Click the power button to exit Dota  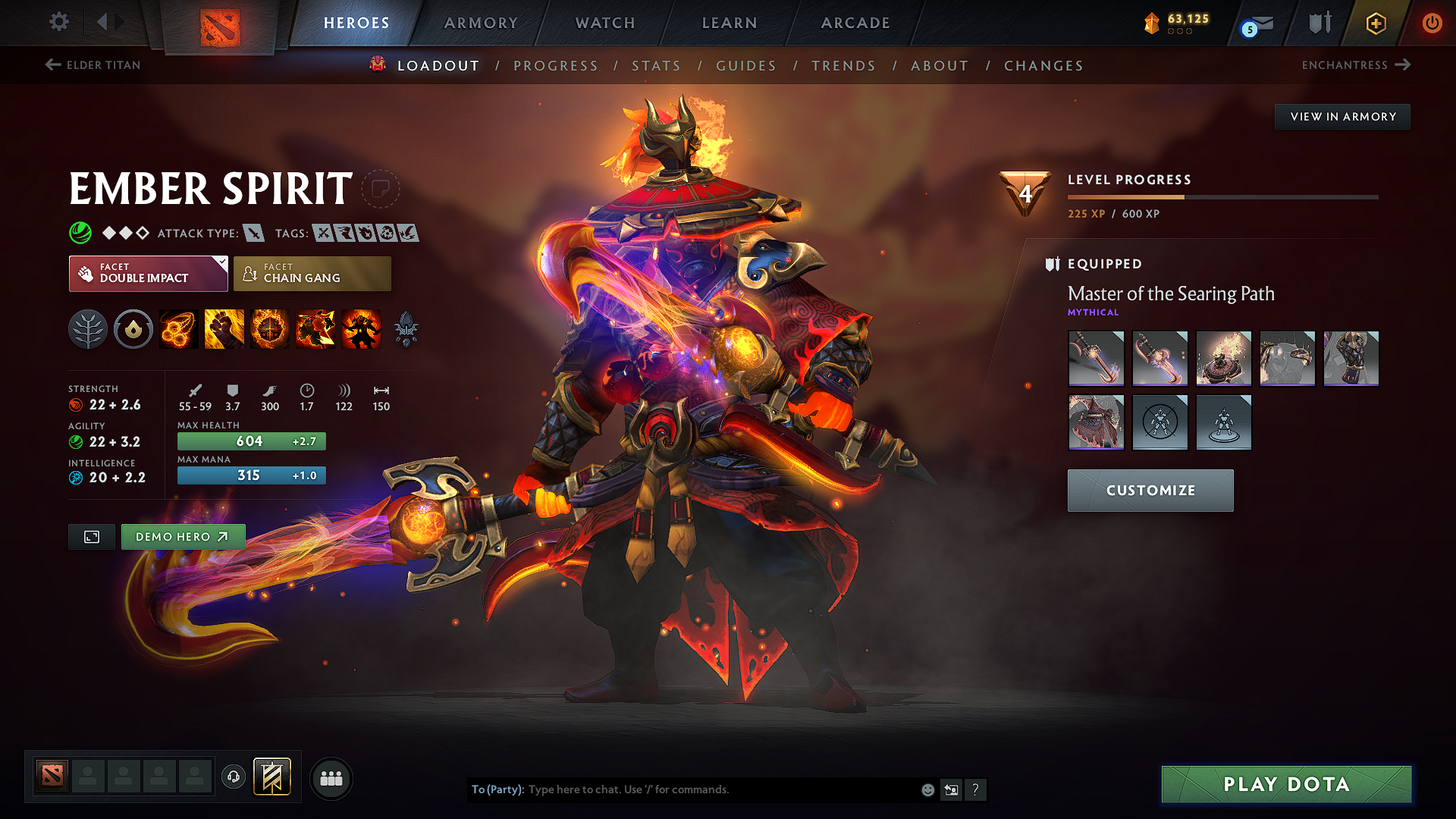(1433, 23)
